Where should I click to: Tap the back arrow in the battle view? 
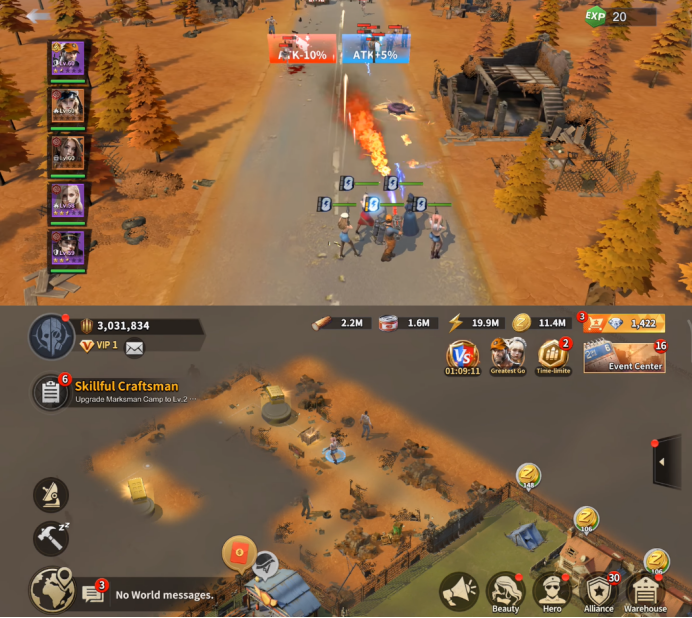click(x=38, y=16)
